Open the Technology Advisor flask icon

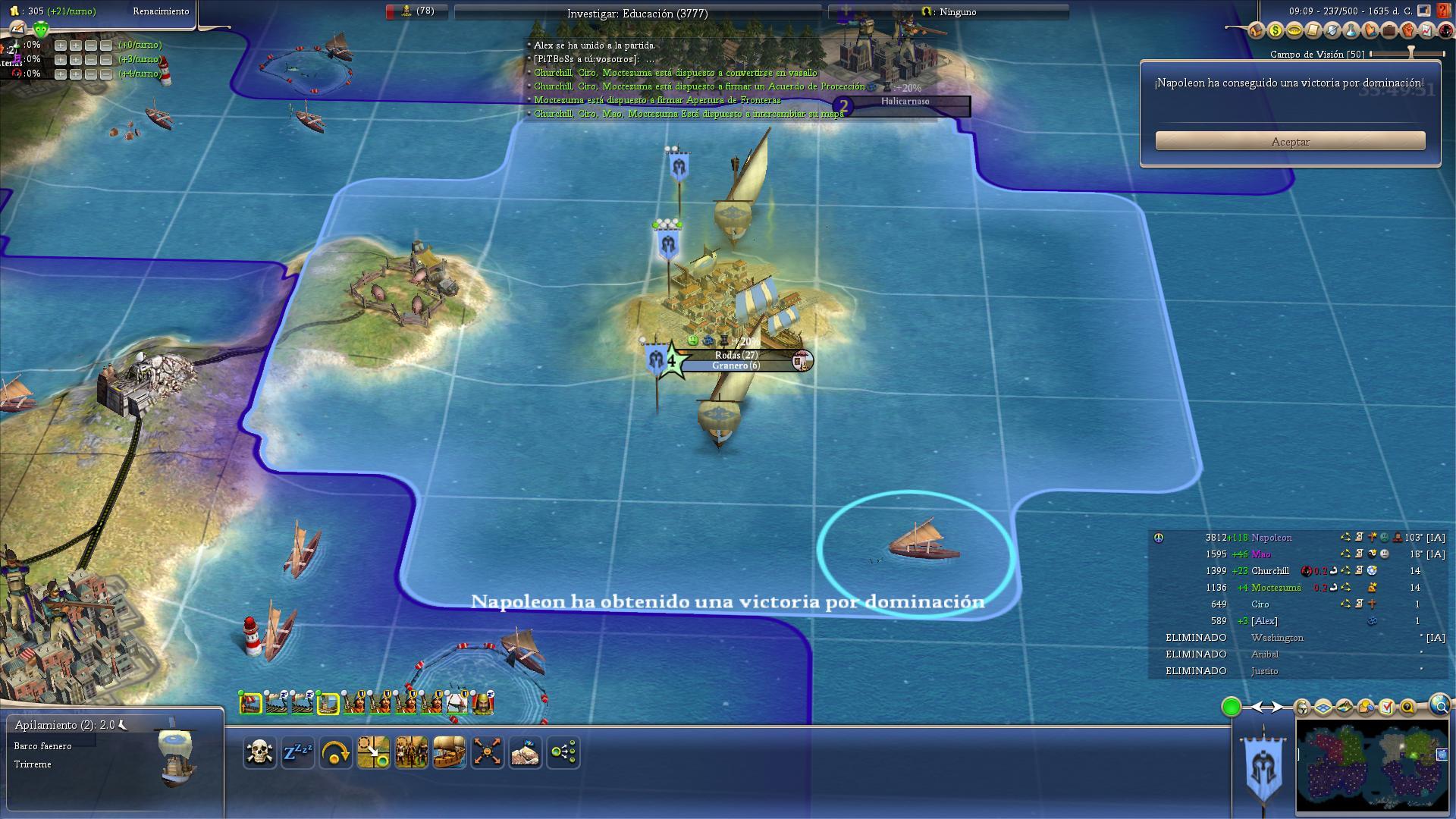pyautogui.click(x=1351, y=31)
